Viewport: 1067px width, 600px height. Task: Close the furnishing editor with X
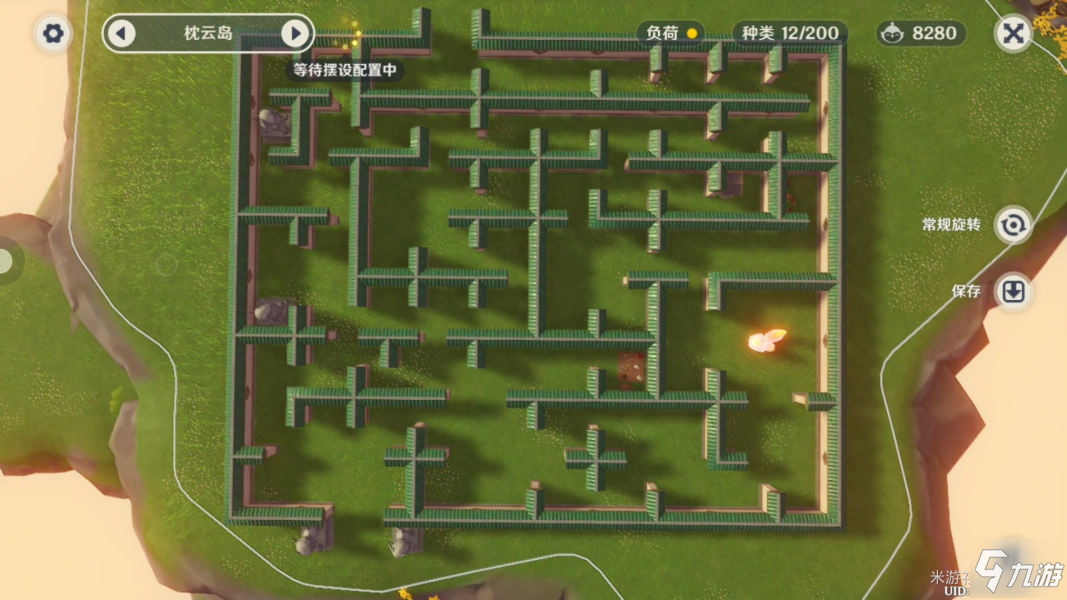pyautogui.click(x=1013, y=34)
